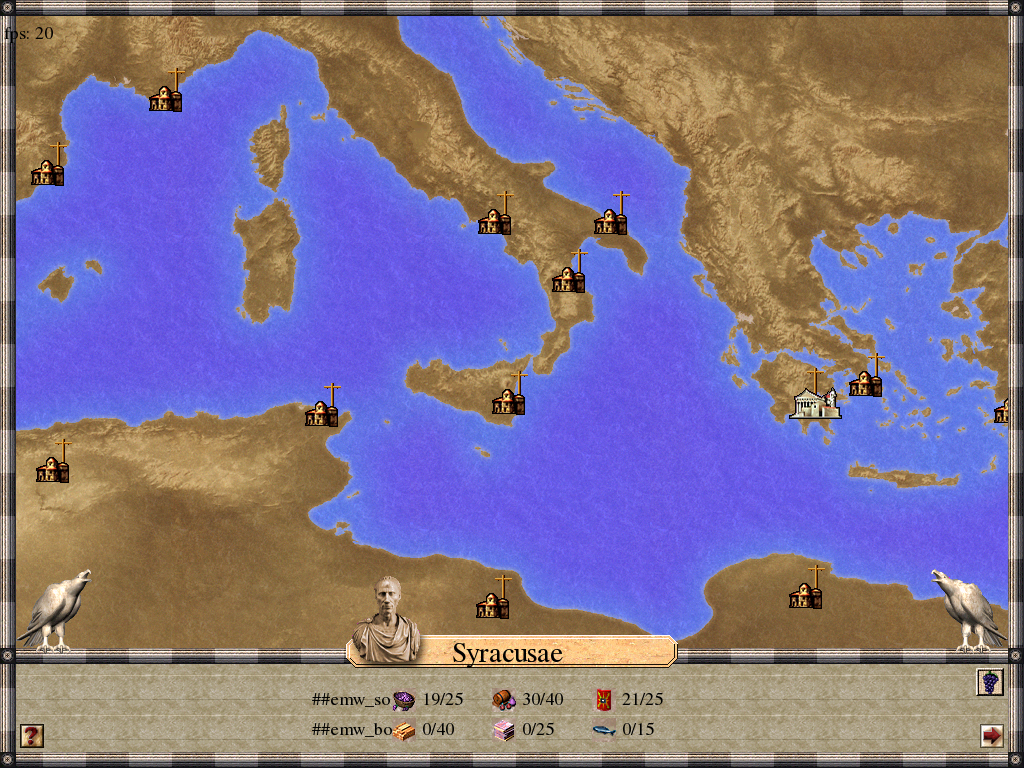Click the wine barrel trade good icon

tap(503, 700)
